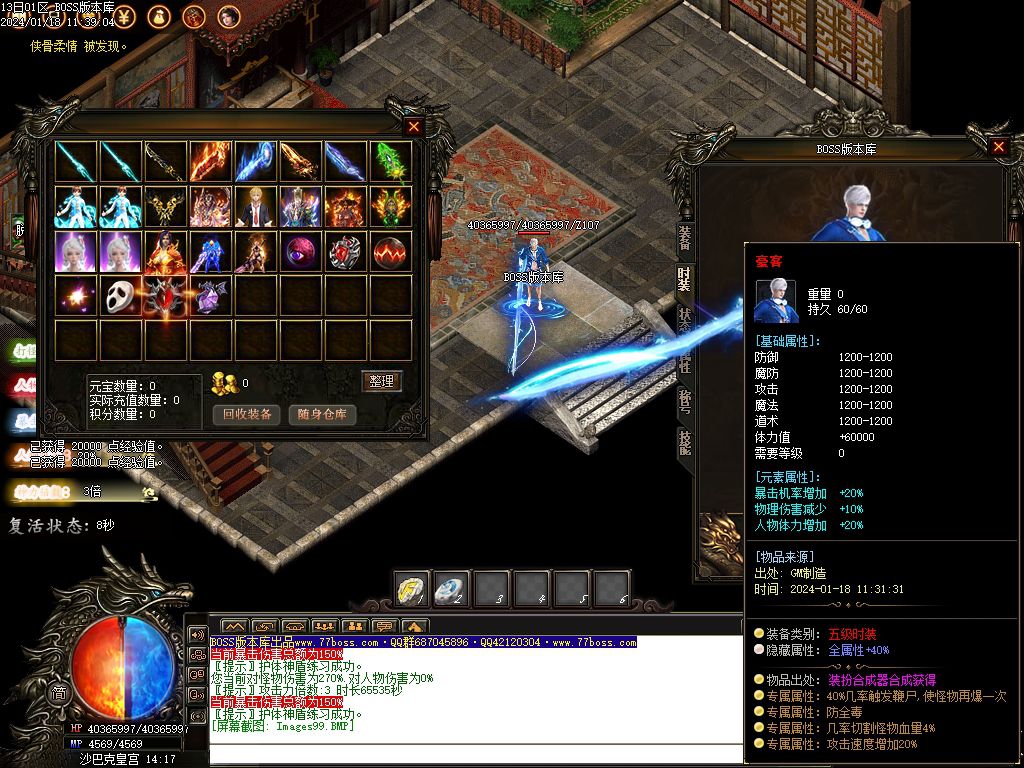Screen dimensions: 1024x768
Task: Switch to the 装备 equipment tab
Action: tap(685, 238)
